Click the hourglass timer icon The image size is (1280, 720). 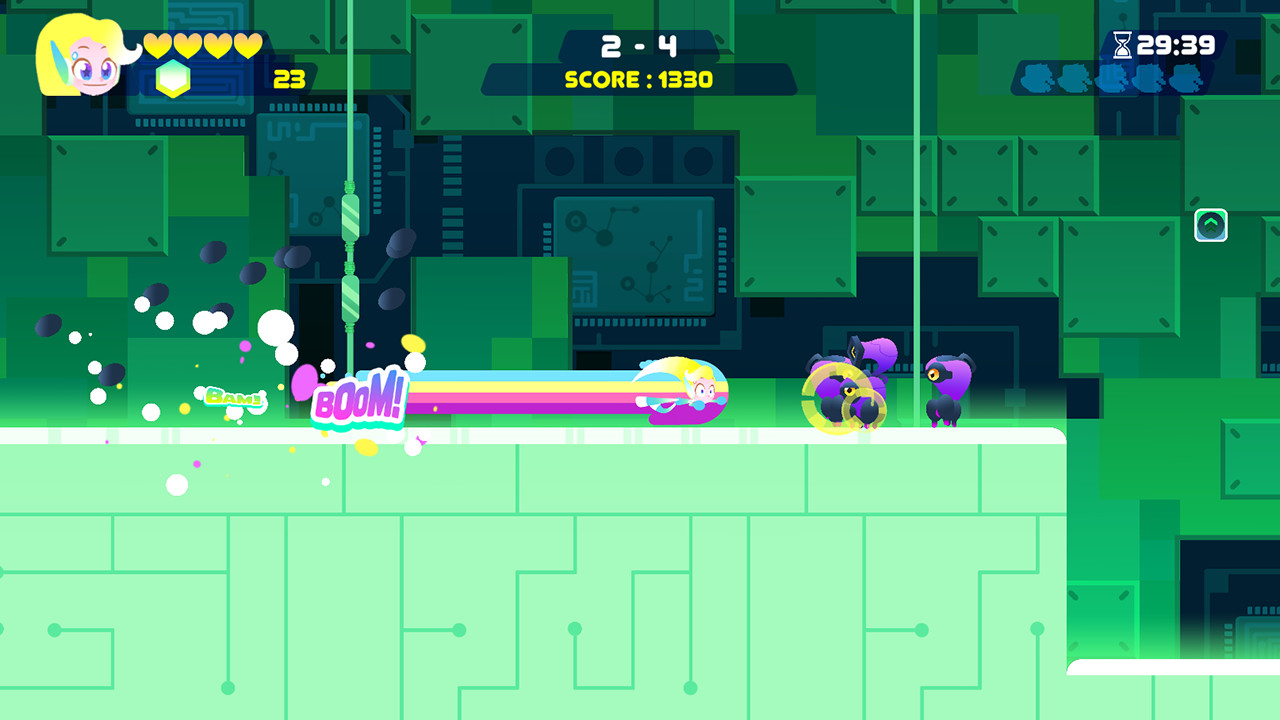[x=1122, y=44]
